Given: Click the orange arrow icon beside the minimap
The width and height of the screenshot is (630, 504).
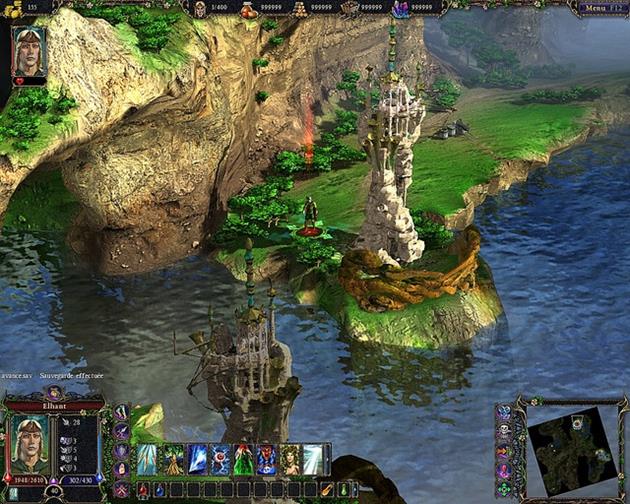Looking at the screenshot, I should click(503, 450).
